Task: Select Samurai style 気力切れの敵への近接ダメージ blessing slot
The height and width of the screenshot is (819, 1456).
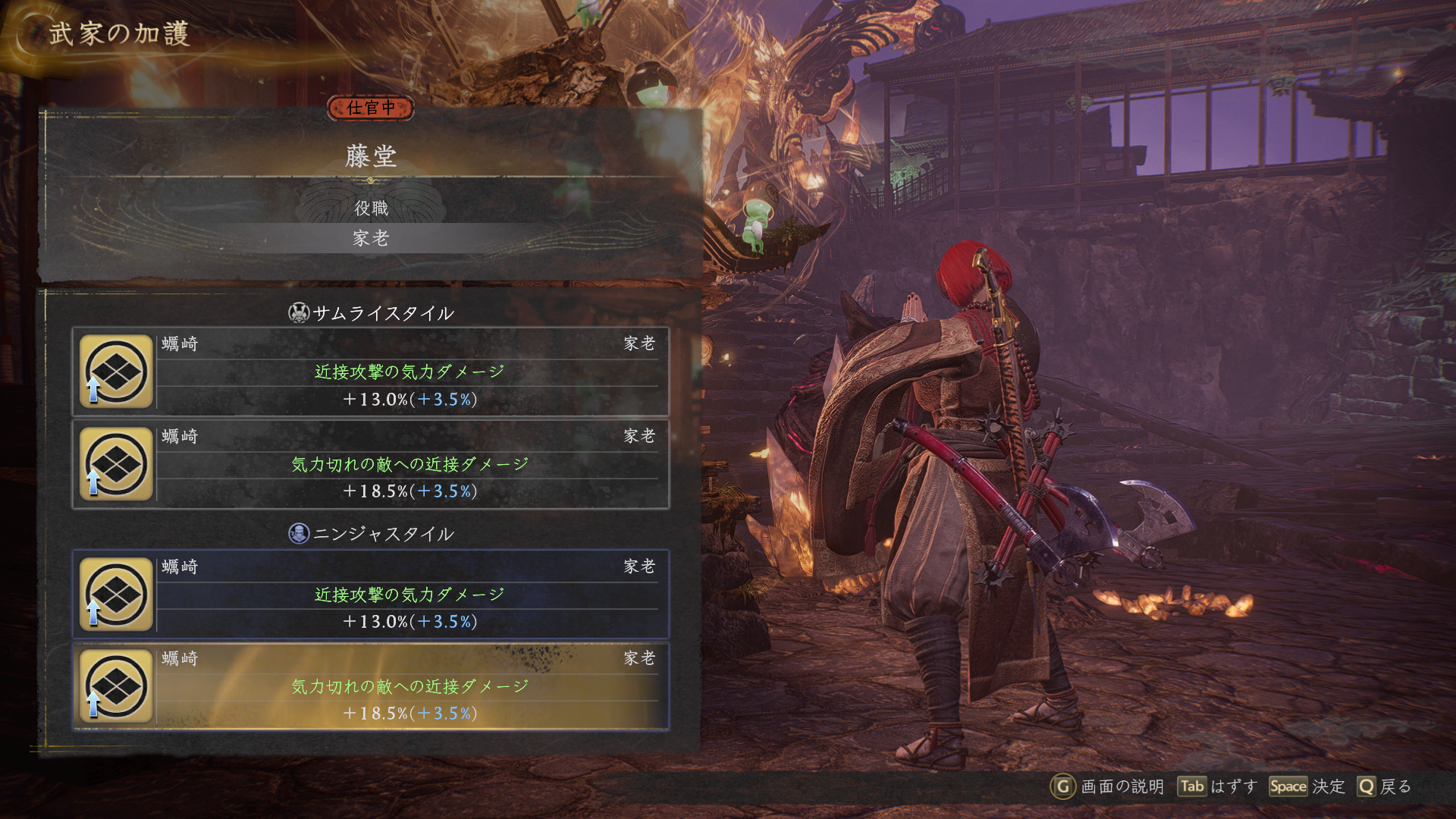Action: [x=371, y=464]
